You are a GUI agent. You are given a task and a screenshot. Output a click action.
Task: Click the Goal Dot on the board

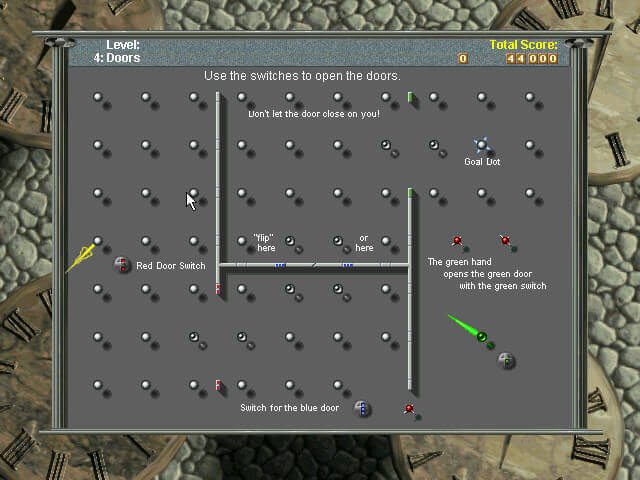tap(482, 146)
